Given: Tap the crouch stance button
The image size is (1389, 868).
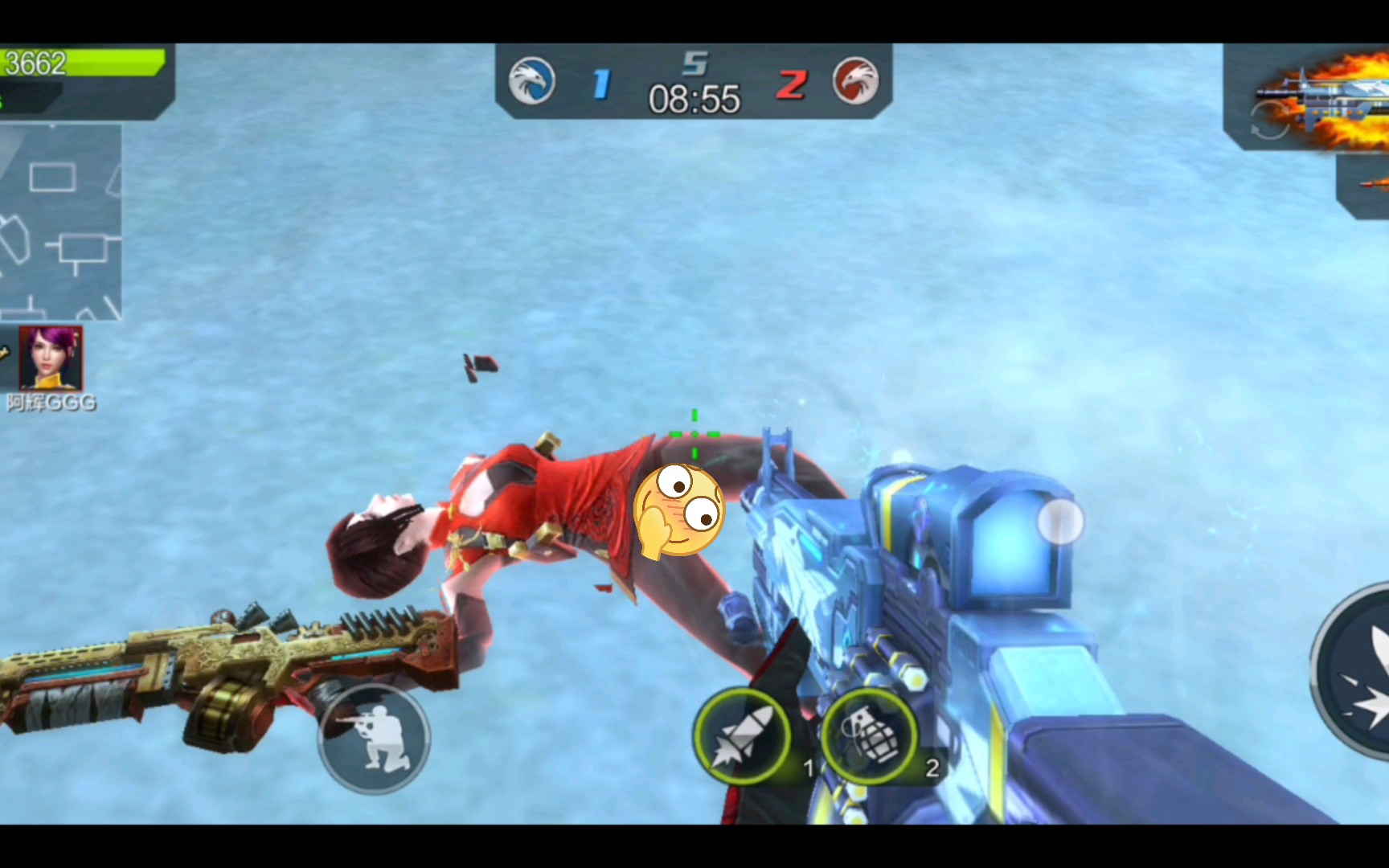Looking at the screenshot, I should (x=375, y=737).
